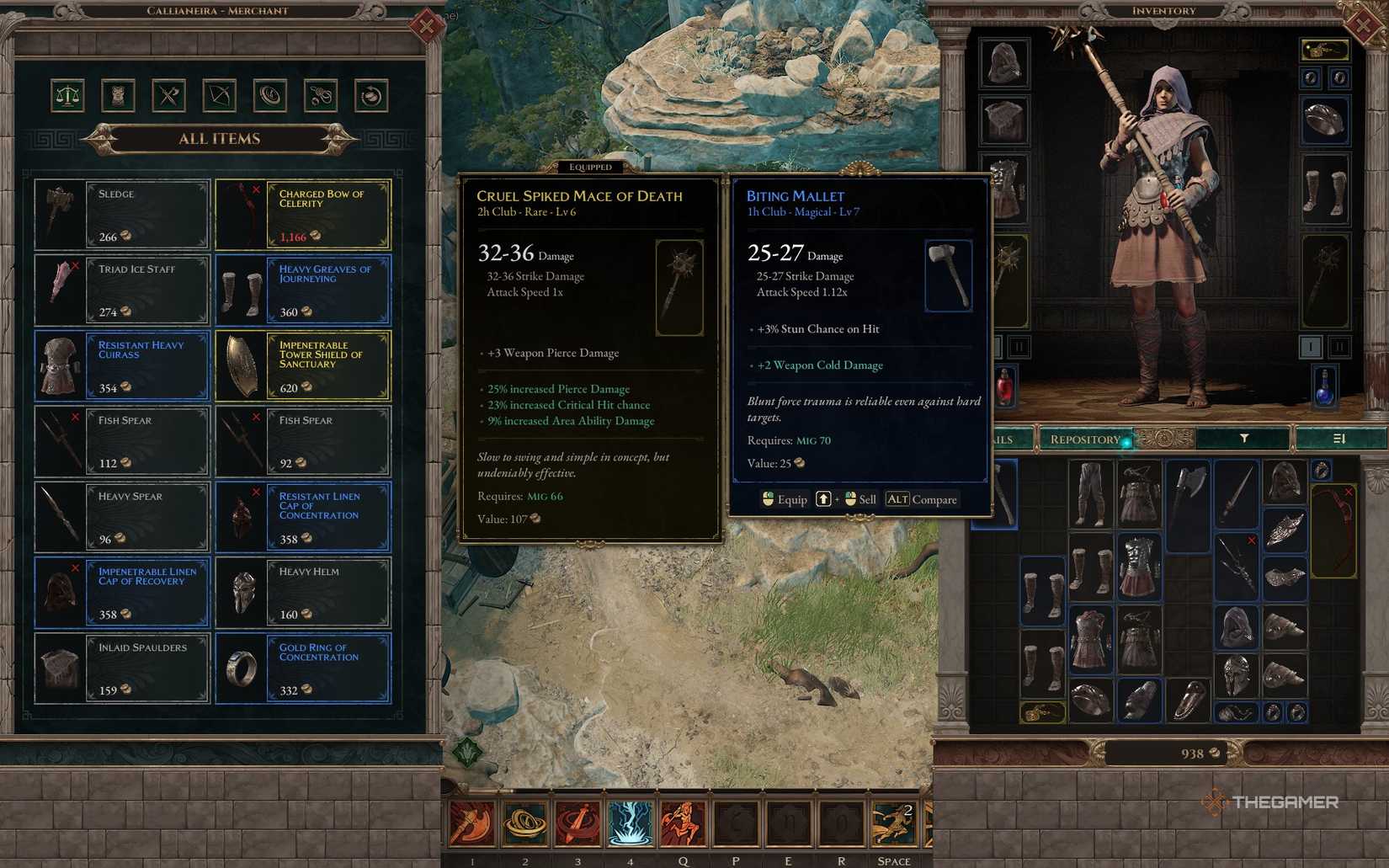Image resolution: width=1389 pixels, height=868 pixels.
Task: Open the bow category in the merchant window
Action: (219, 95)
